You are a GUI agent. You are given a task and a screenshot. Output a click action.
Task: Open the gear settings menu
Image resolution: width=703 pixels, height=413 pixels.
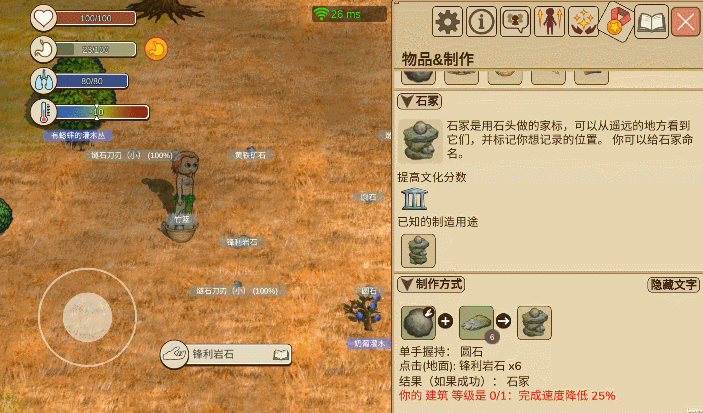click(447, 21)
